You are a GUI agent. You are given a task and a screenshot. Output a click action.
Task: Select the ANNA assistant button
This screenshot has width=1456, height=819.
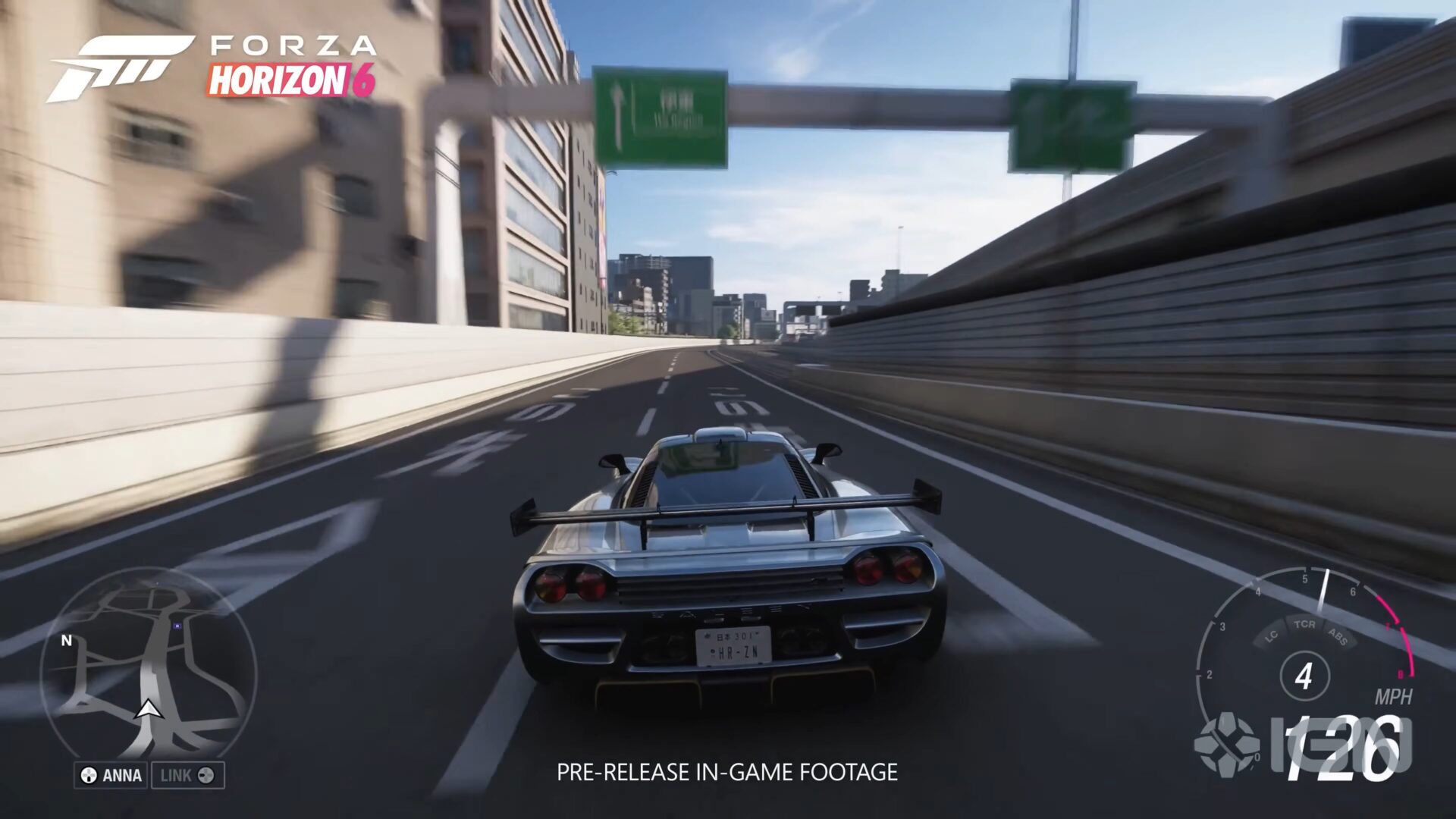(111, 775)
